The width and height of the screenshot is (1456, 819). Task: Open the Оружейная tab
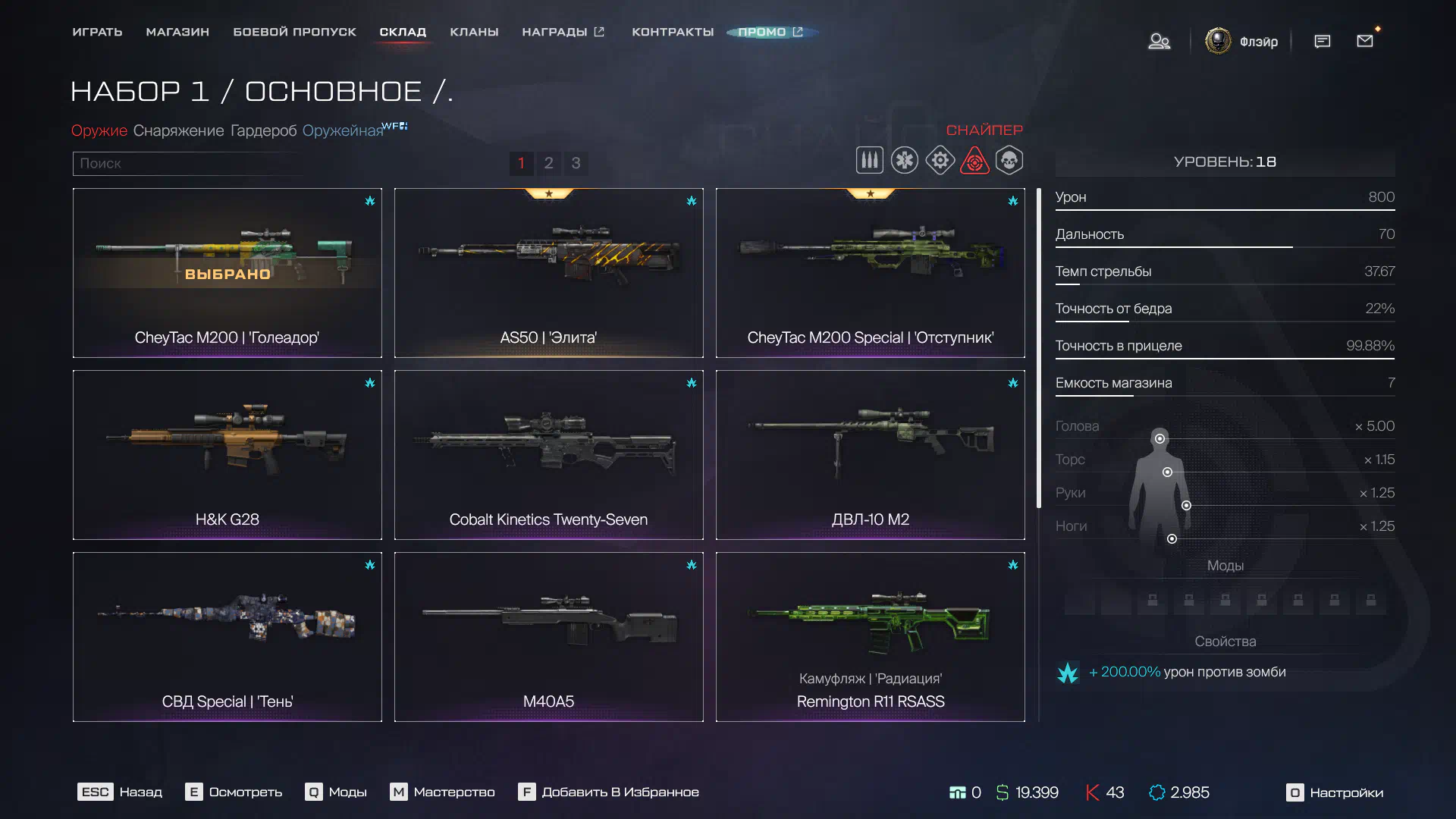[343, 130]
